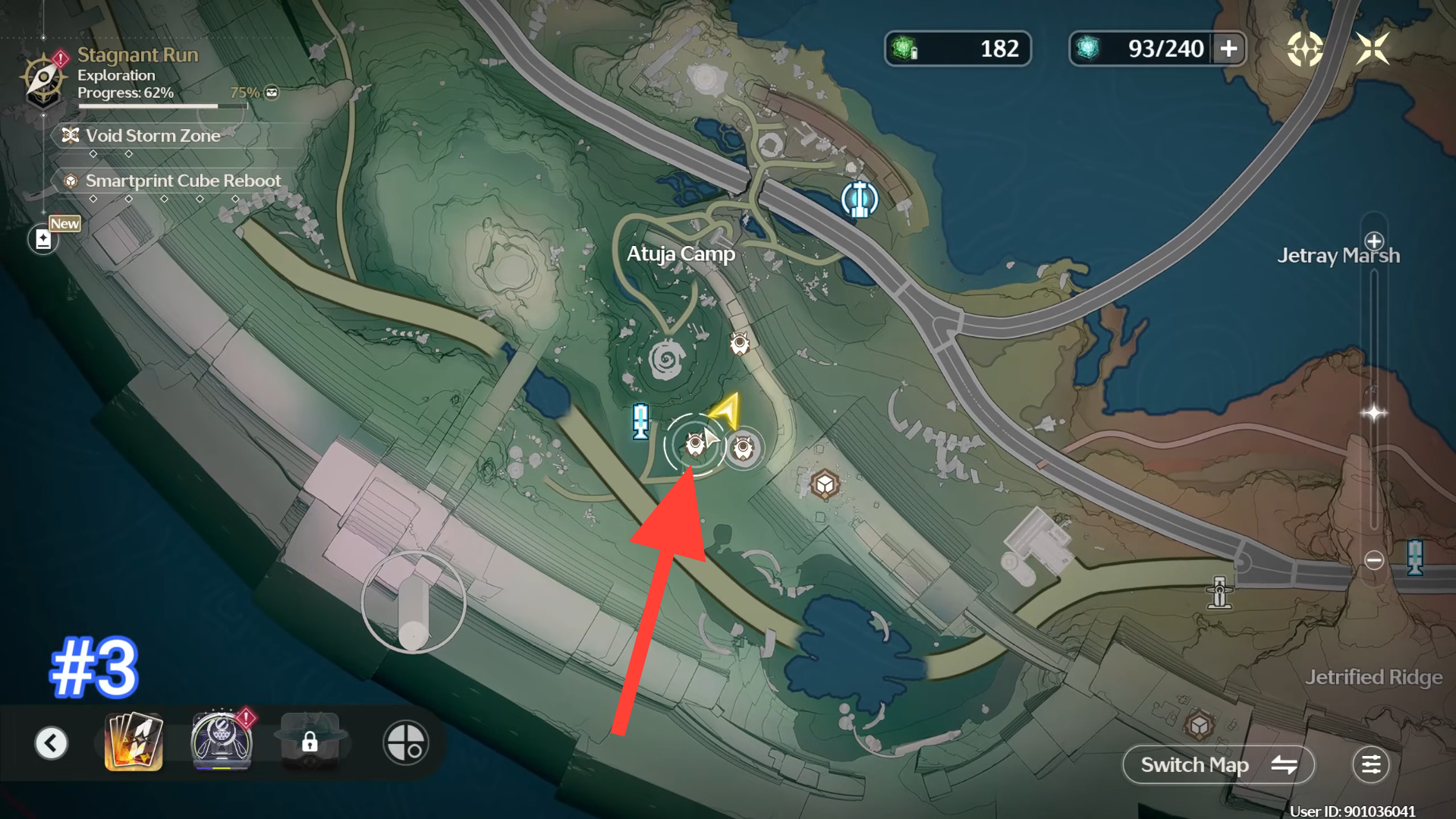
Task: Click the Switch Map button
Action: pos(1218,764)
